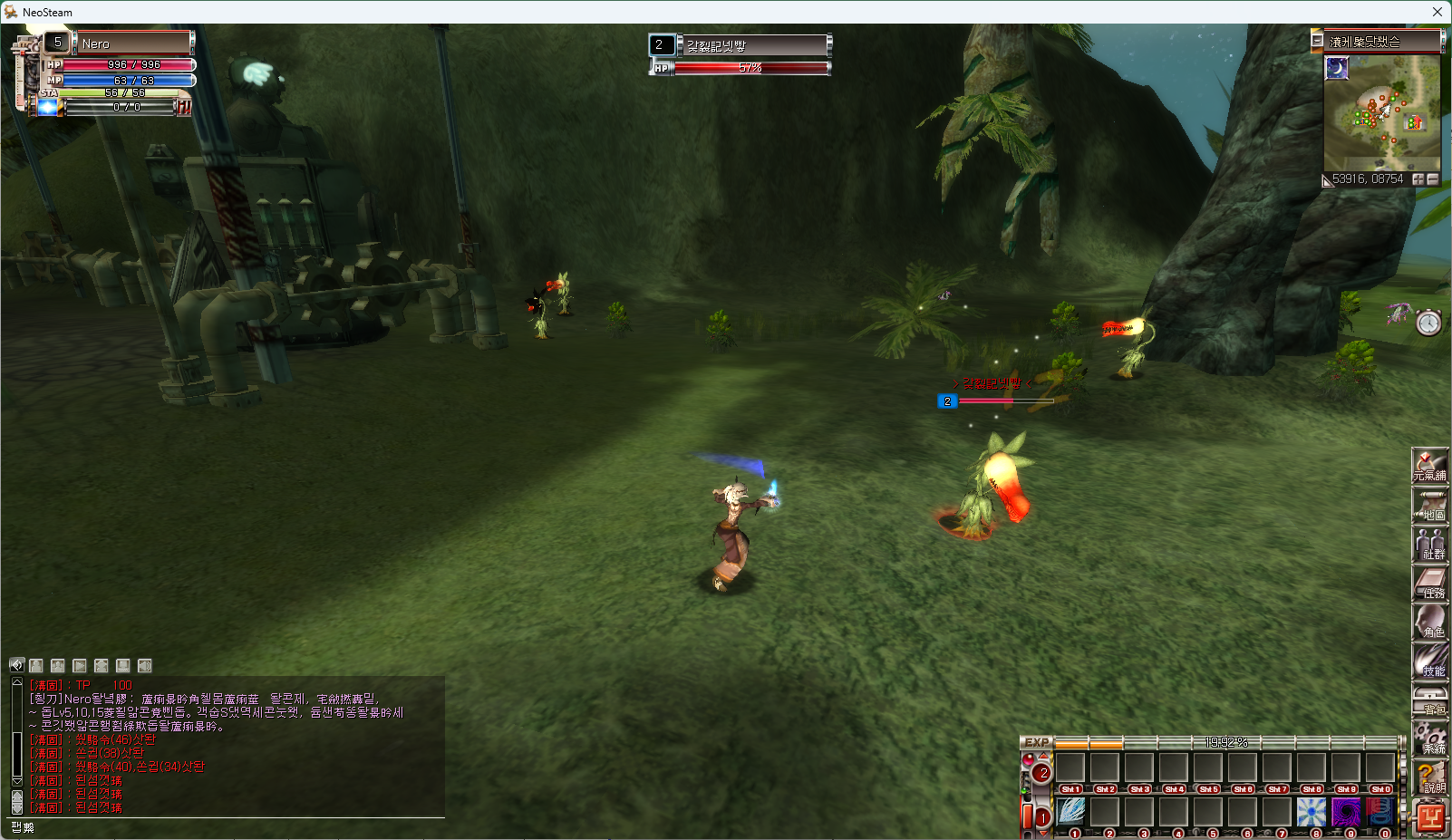Toggle the chat speaker sound filter
1452x840 pixels.
(16, 665)
